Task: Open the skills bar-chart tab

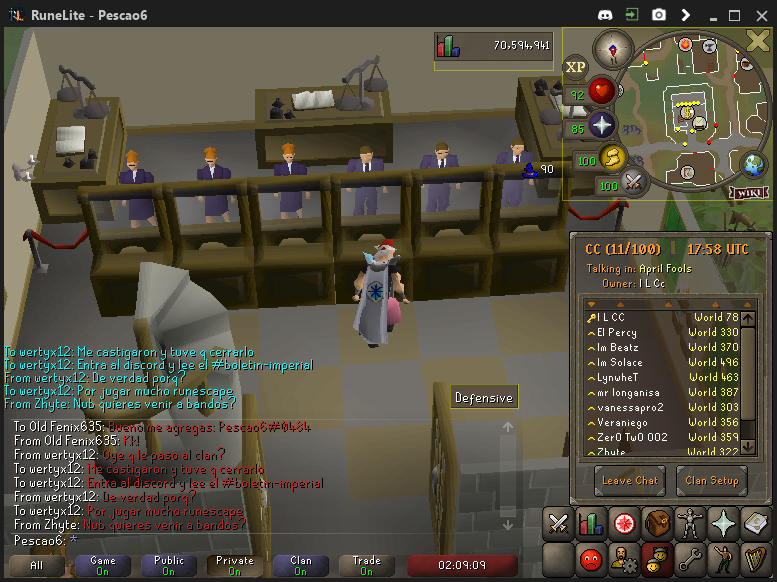Action: 590,523
